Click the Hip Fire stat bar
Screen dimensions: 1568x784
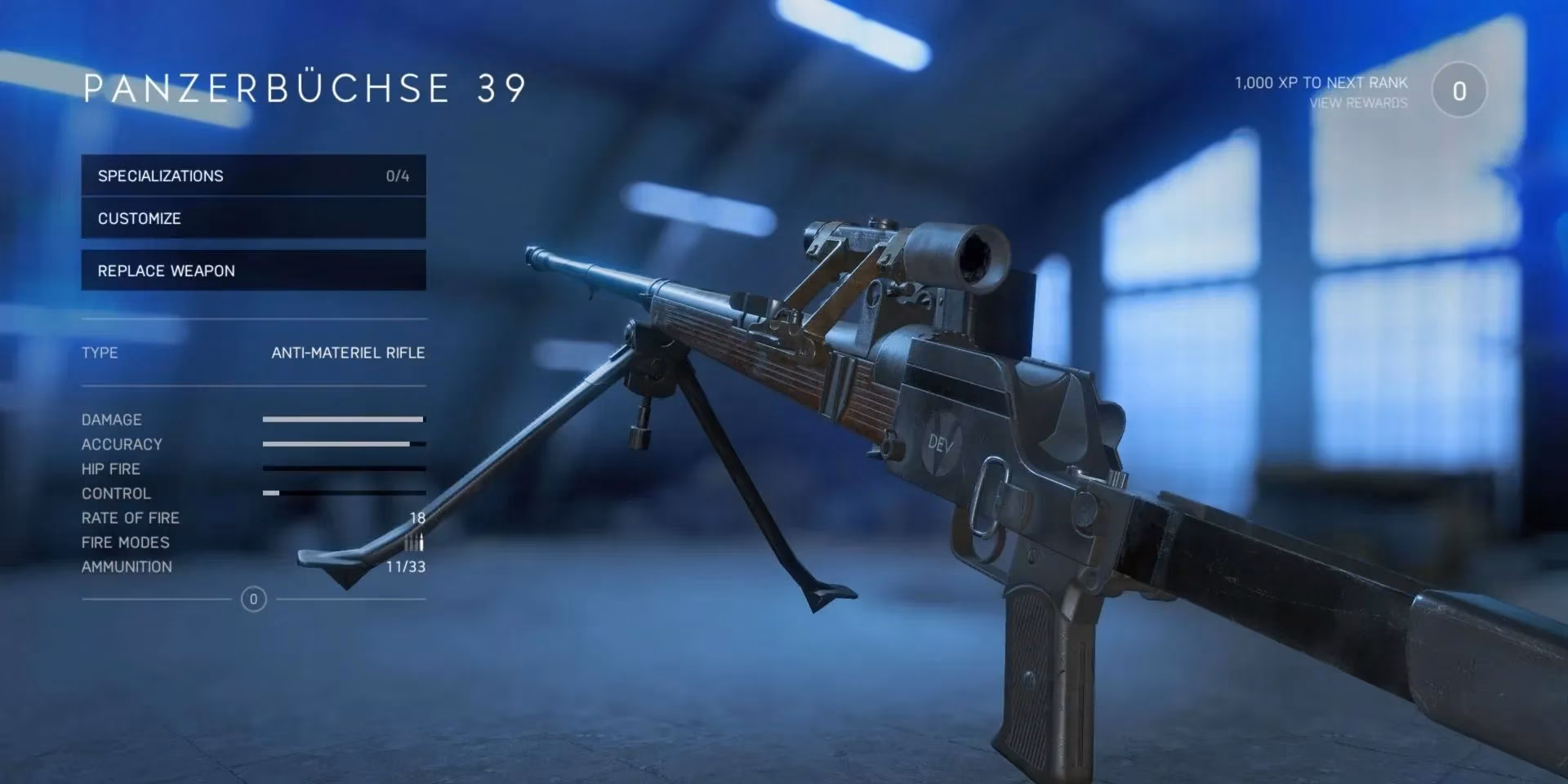click(x=343, y=468)
